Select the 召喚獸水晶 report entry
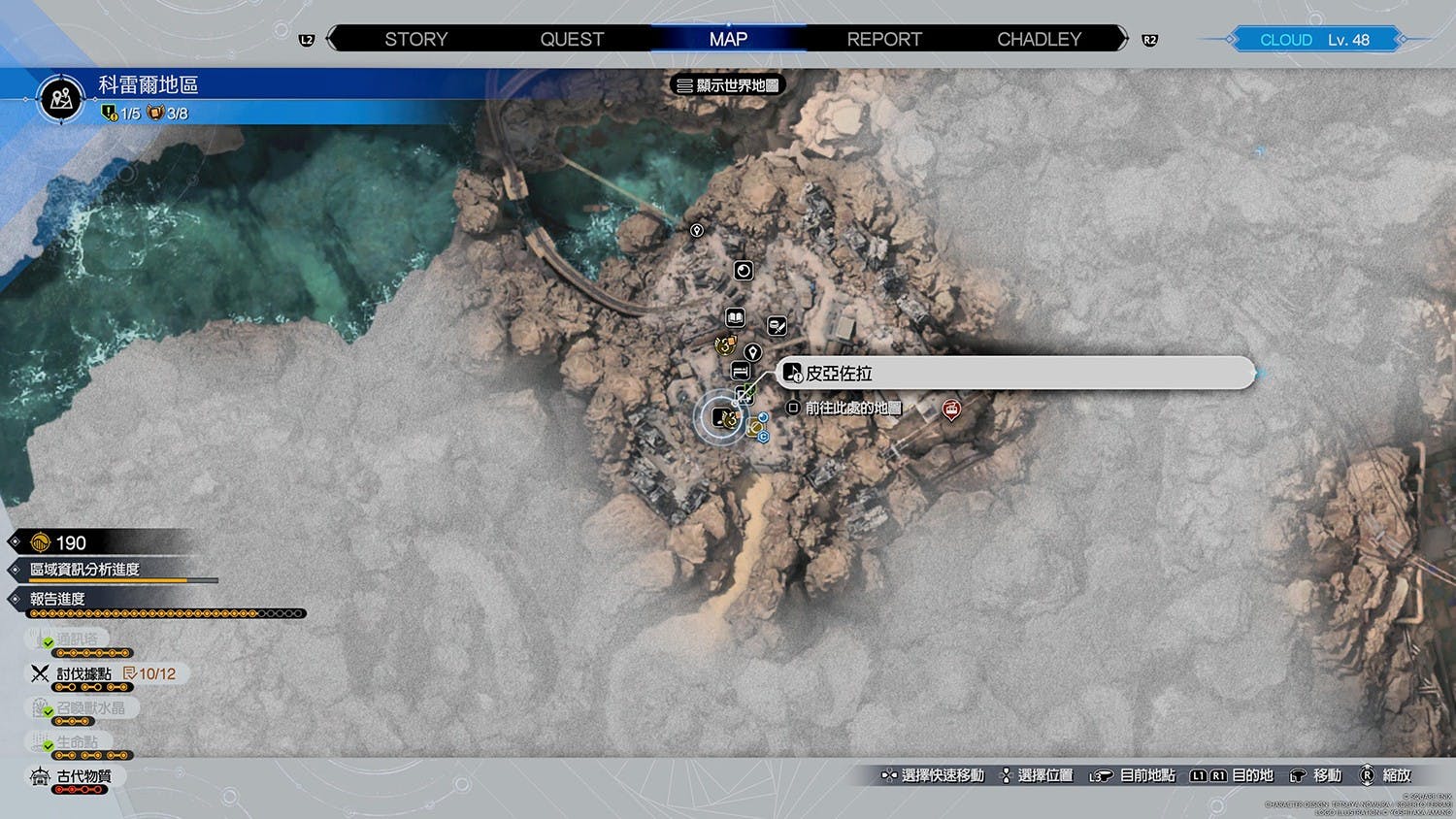The height and width of the screenshot is (819, 1456). pos(89,708)
